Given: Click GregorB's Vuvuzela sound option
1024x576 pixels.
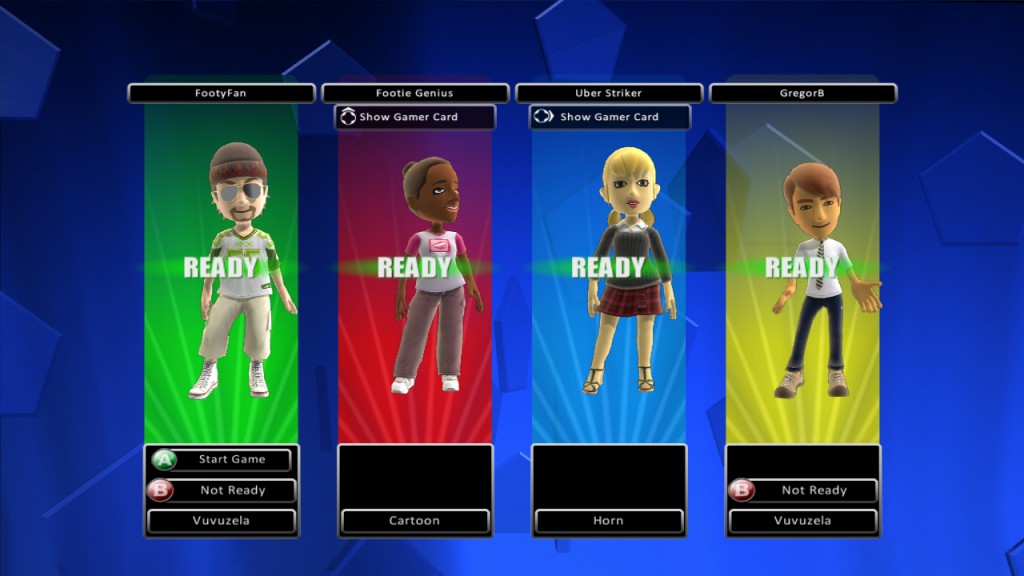Looking at the screenshot, I should click(x=804, y=521).
